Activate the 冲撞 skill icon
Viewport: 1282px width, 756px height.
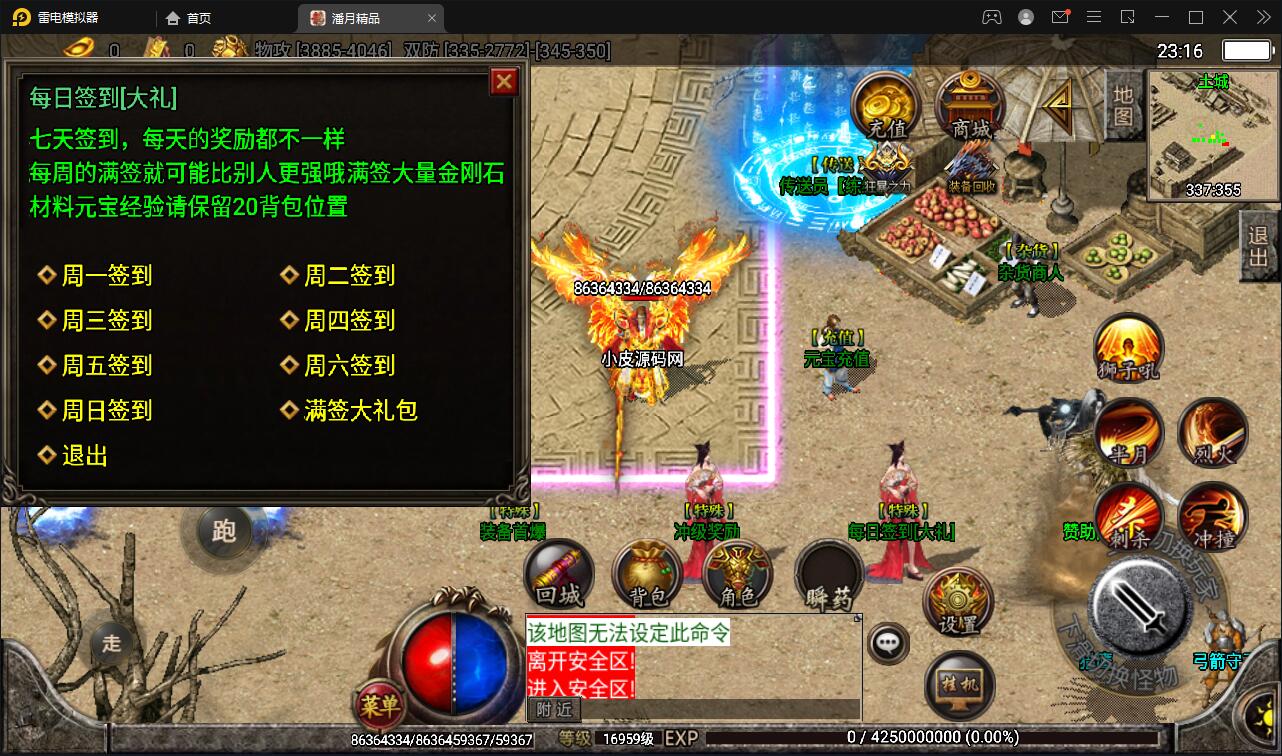pos(1212,516)
